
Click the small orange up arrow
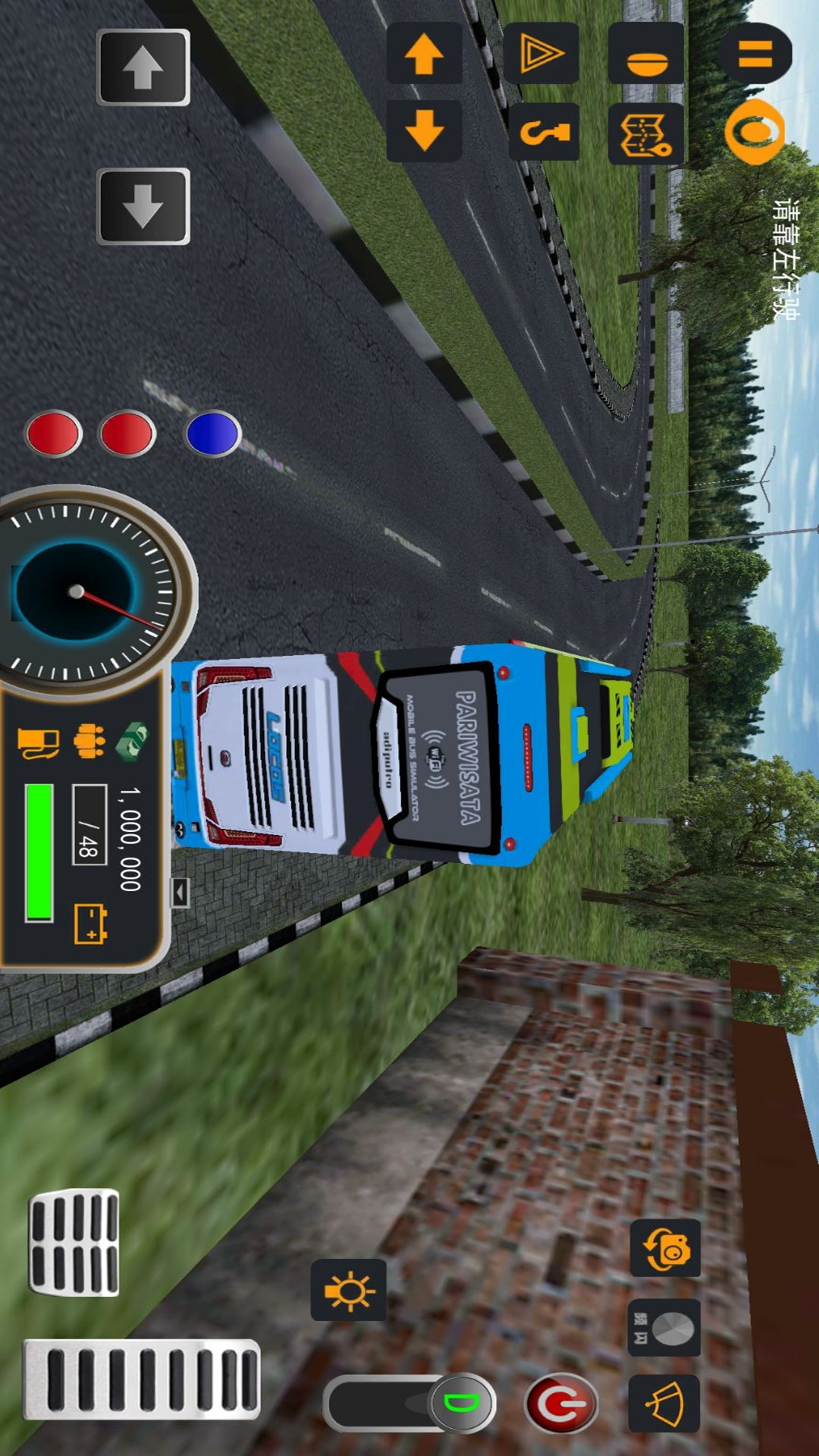tap(424, 53)
